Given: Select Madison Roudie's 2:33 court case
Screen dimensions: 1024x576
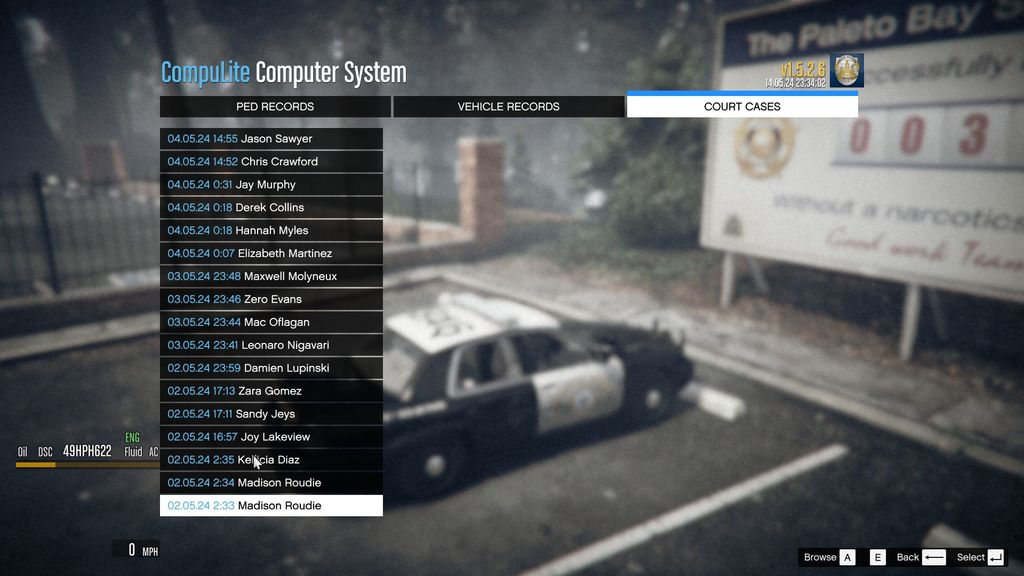Looking at the screenshot, I should 271,506.
